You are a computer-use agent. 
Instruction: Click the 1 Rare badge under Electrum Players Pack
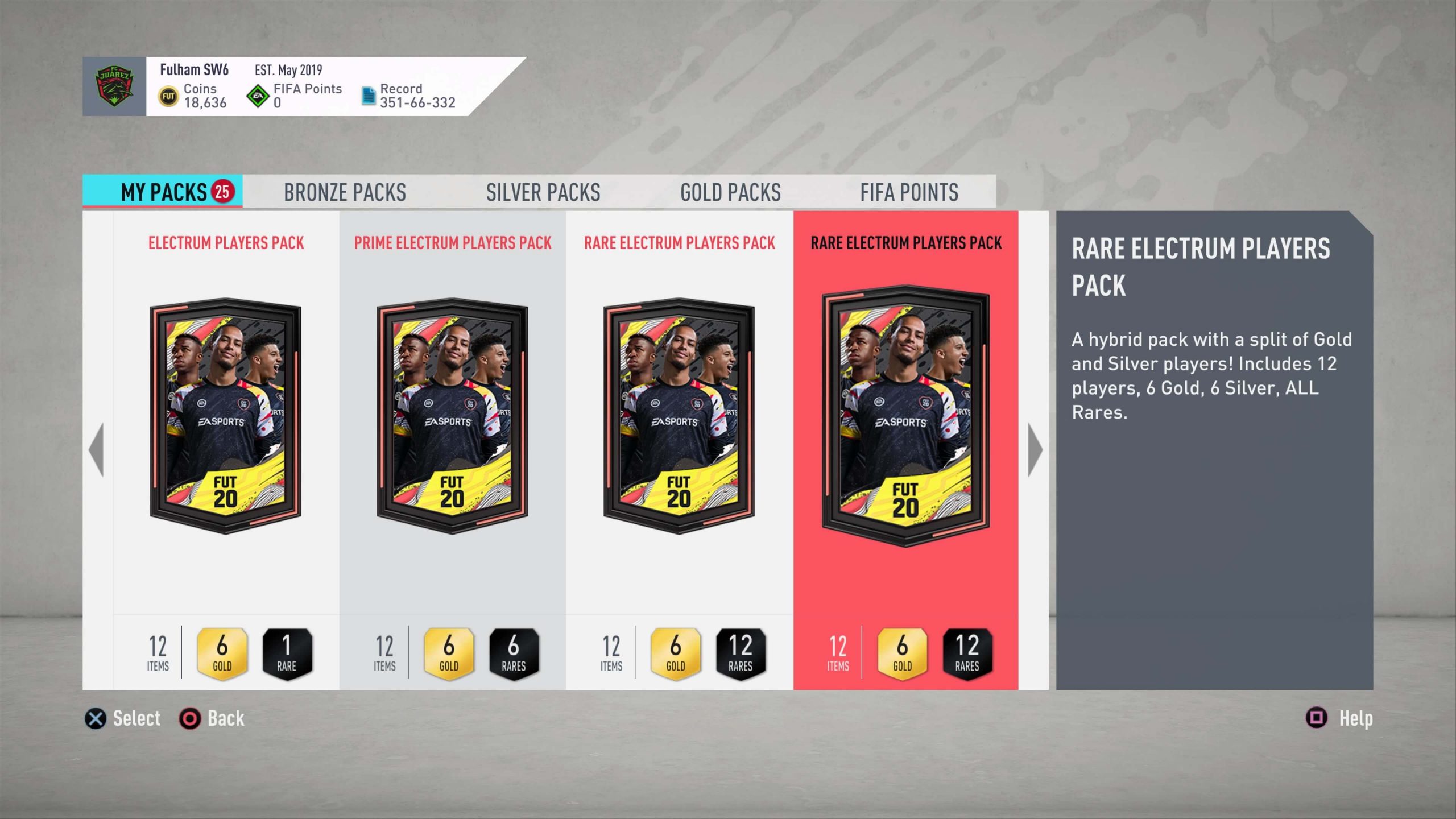point(287,653)
